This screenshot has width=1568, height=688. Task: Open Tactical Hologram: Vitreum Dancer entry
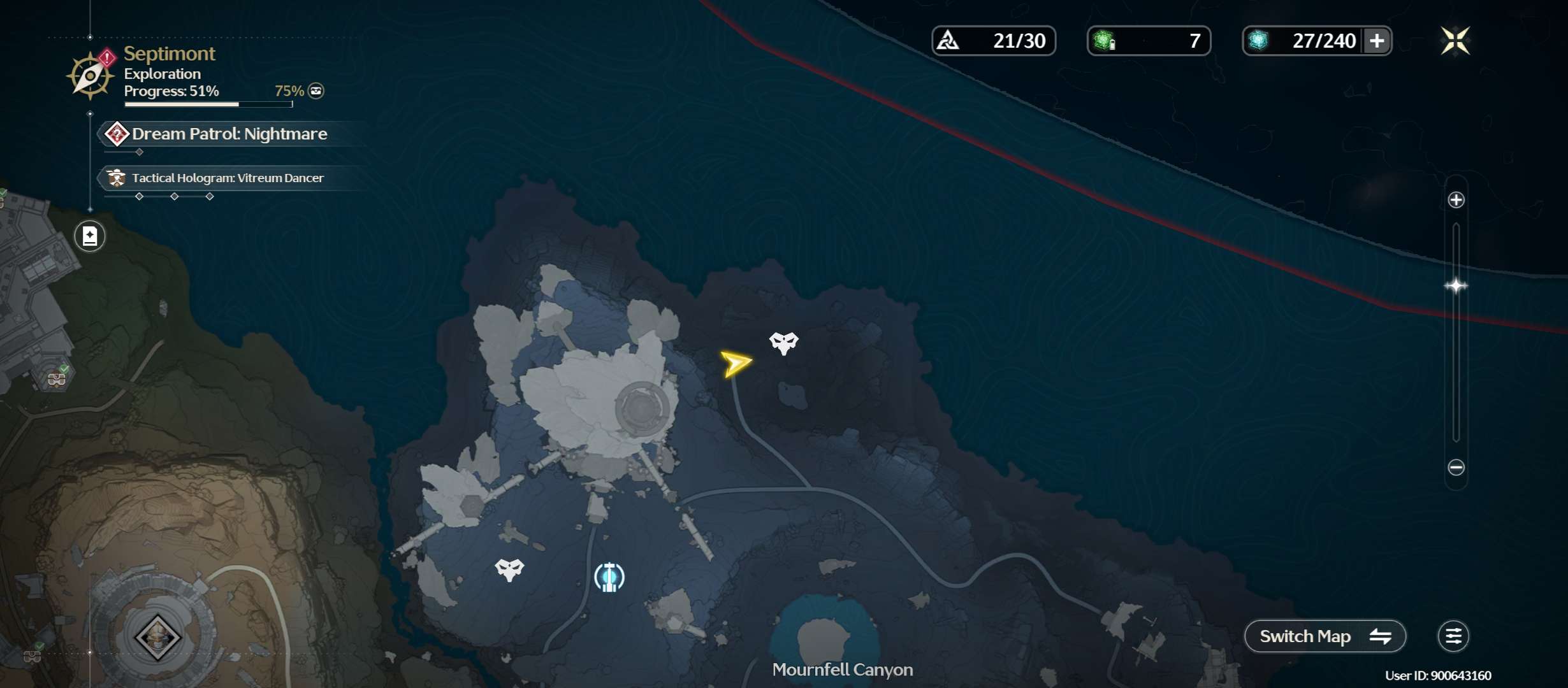click(227, 178)
